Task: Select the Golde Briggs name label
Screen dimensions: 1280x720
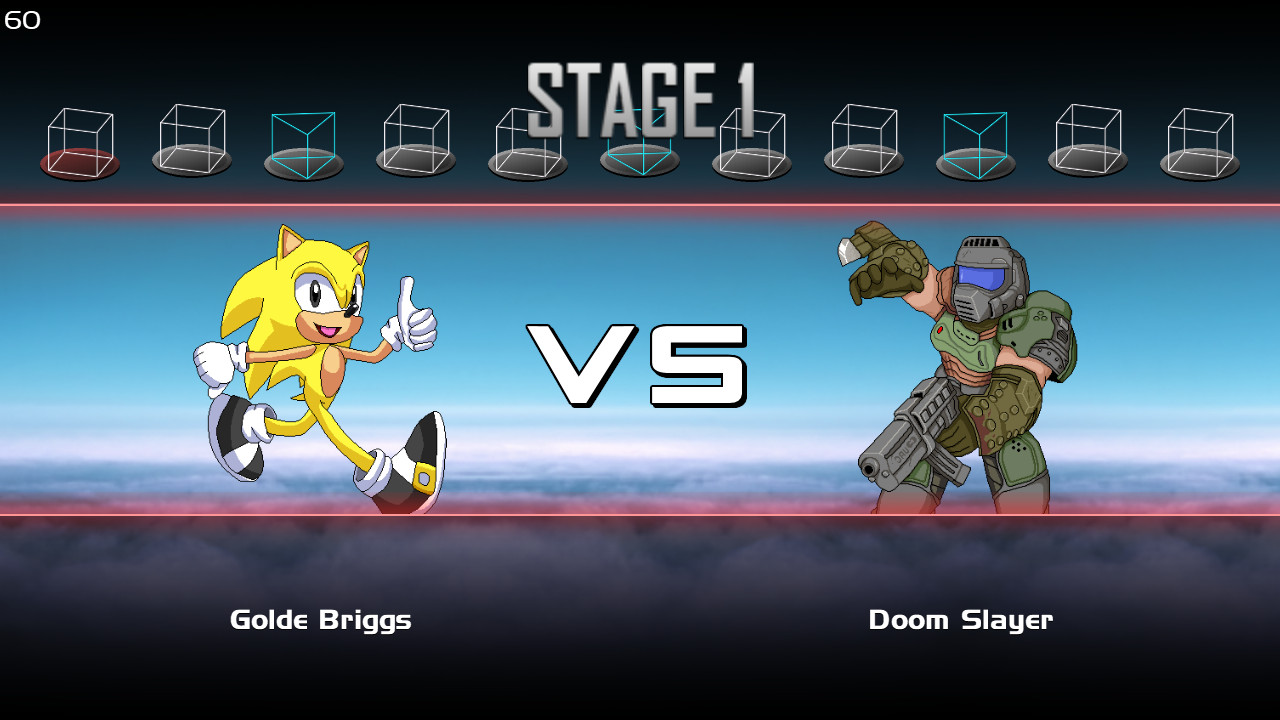Action: tap(320, 620)
